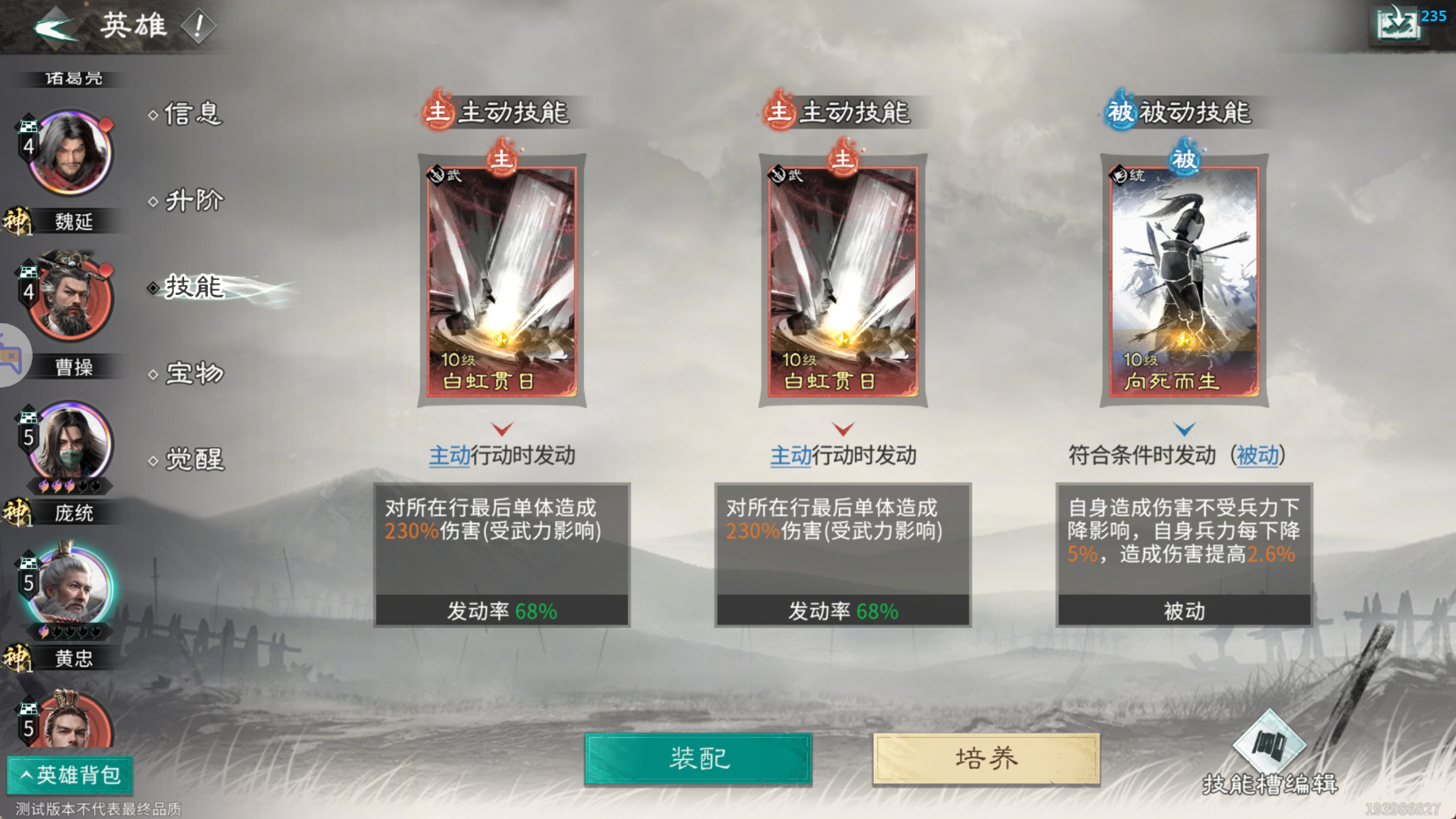This screenshot has height=819, width=1456.
Task: Click the 装配 button
Action: [x=698, y=758]
